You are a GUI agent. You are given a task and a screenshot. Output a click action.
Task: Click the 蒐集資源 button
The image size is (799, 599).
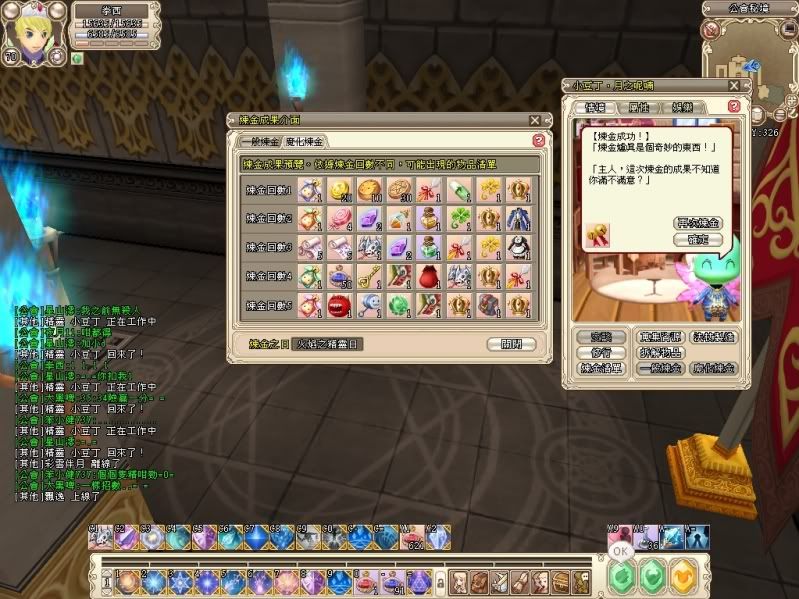661,338
